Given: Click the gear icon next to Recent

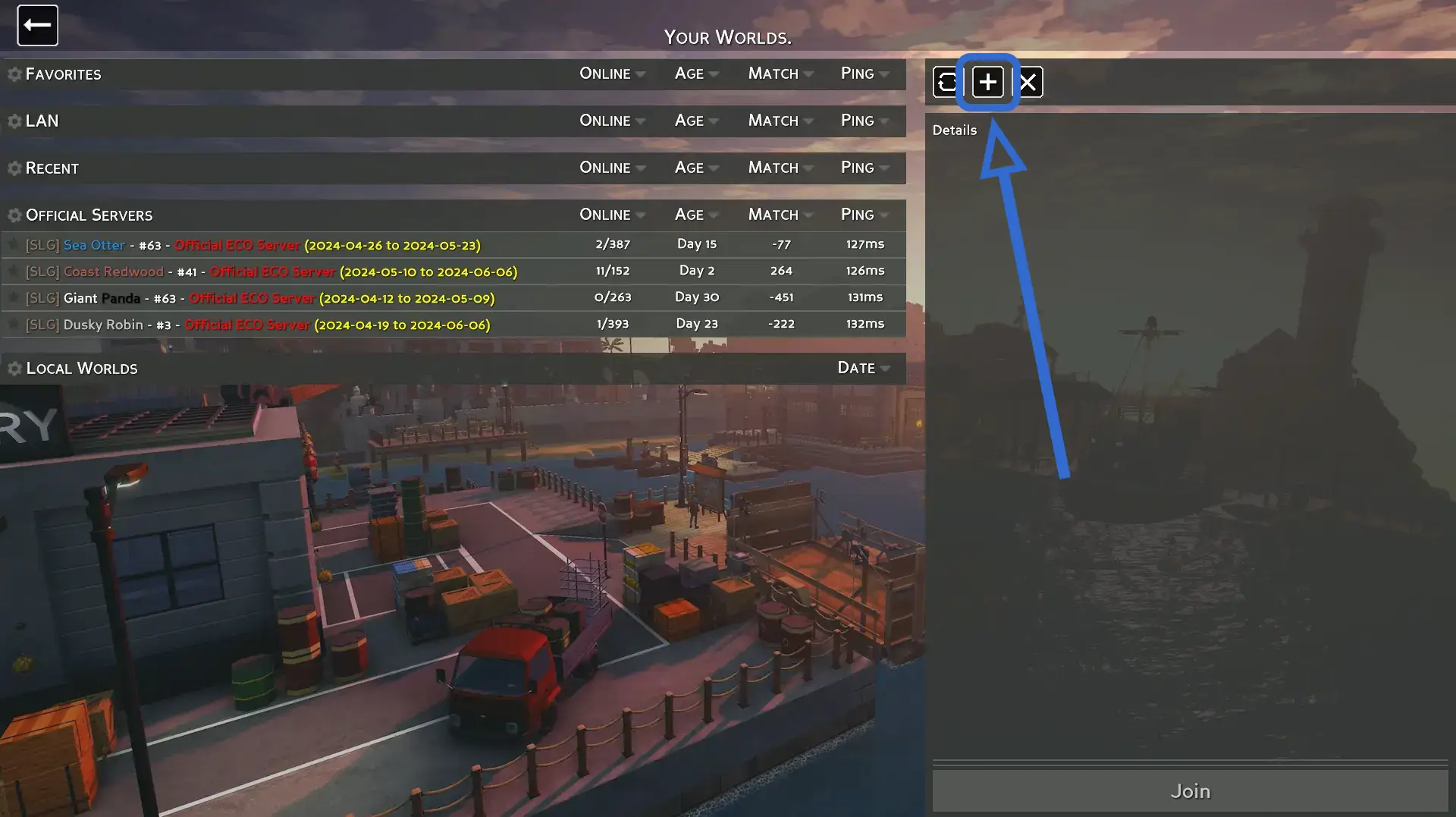Looking at the screenshot, I should point(13,168).
